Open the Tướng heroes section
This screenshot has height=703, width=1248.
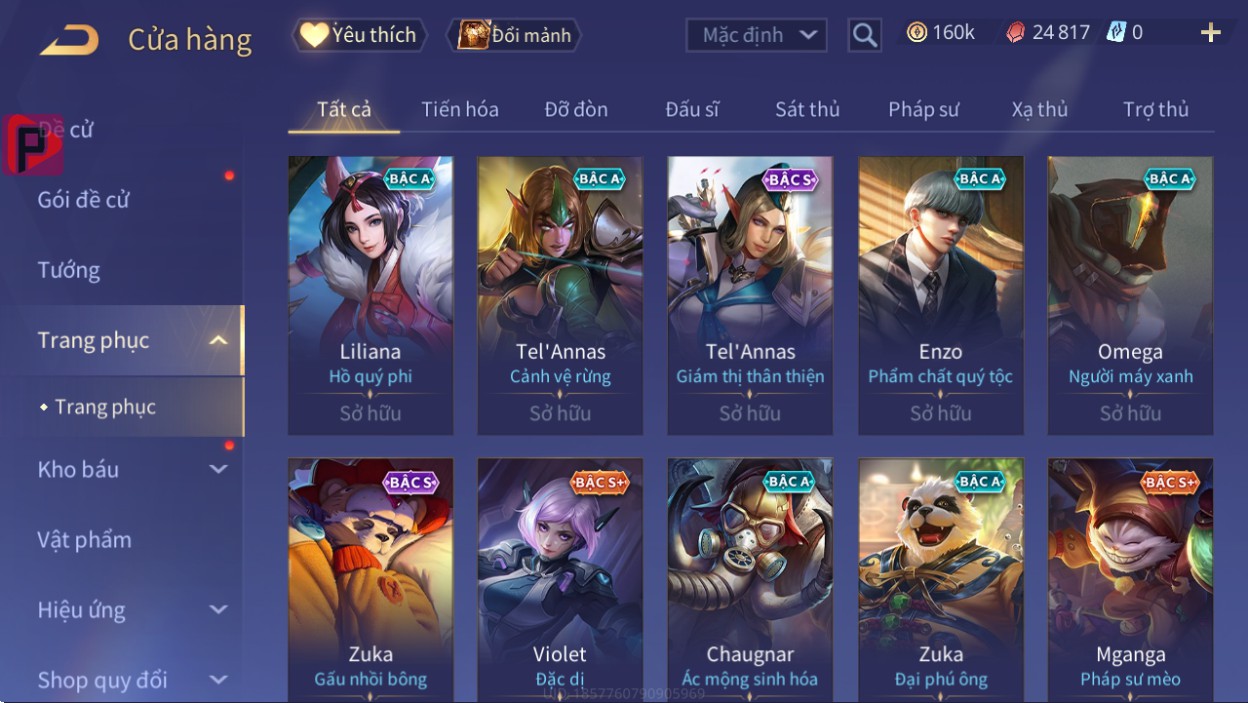[x=69, y=270]
